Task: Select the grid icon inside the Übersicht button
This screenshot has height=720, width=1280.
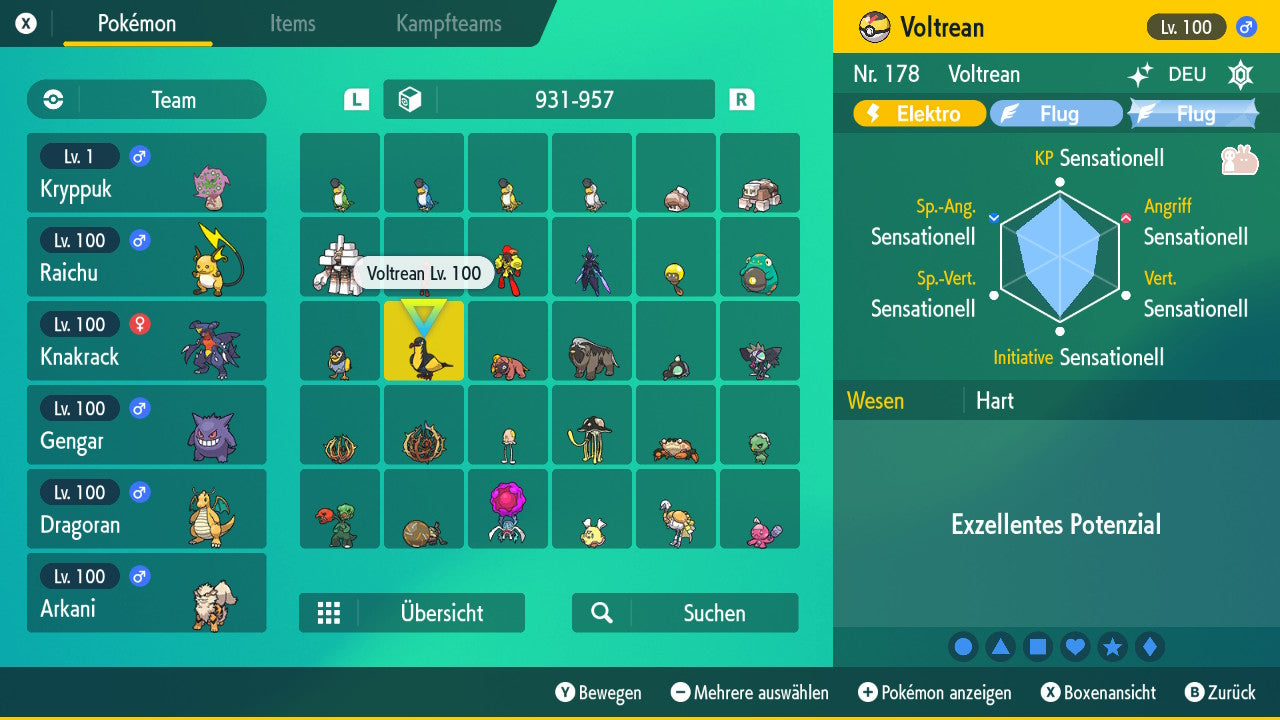Action: 329,613
